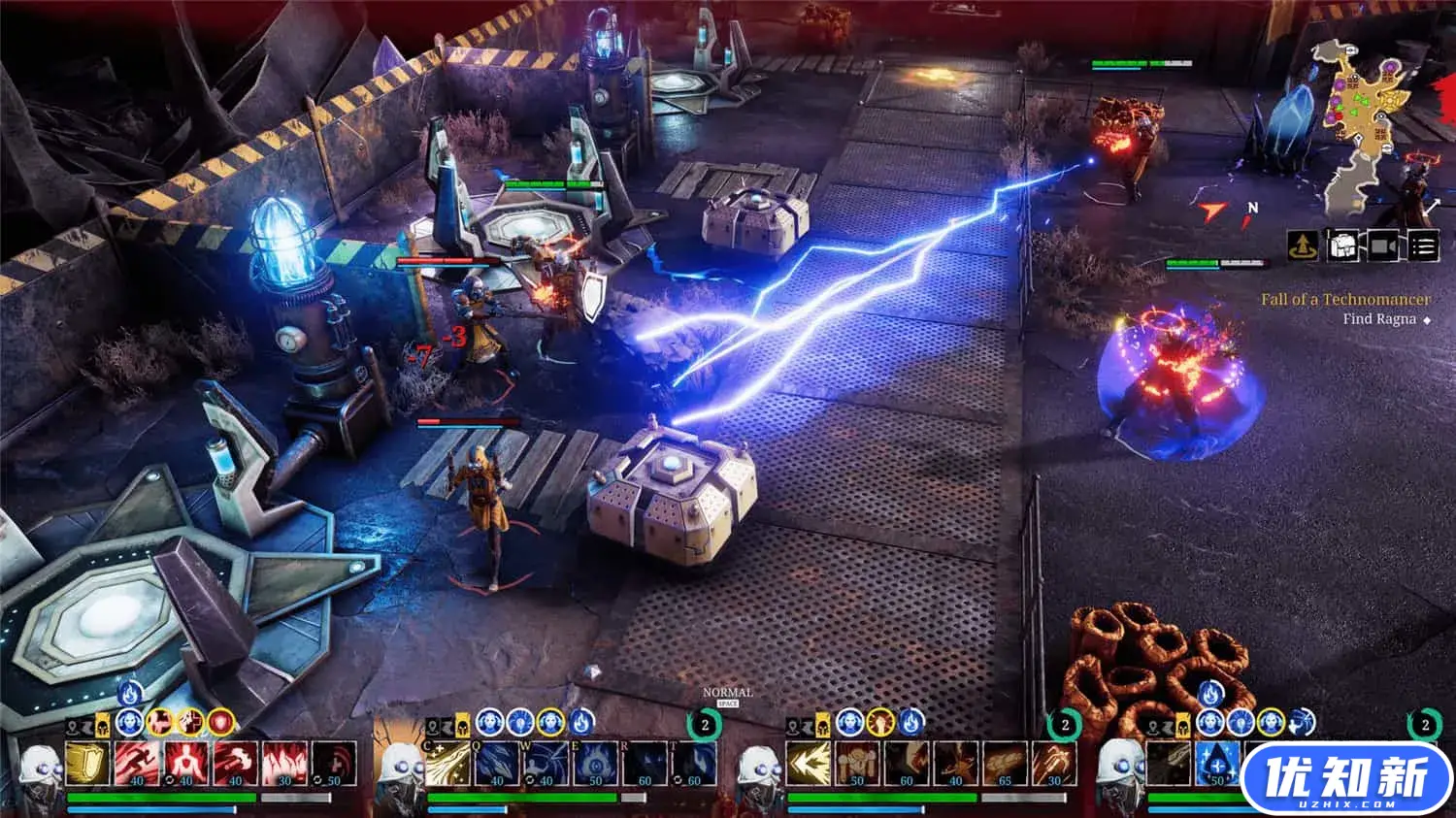Activate the golden triple-arrow ability
1456x818 pixels.
tap(808, 764)
